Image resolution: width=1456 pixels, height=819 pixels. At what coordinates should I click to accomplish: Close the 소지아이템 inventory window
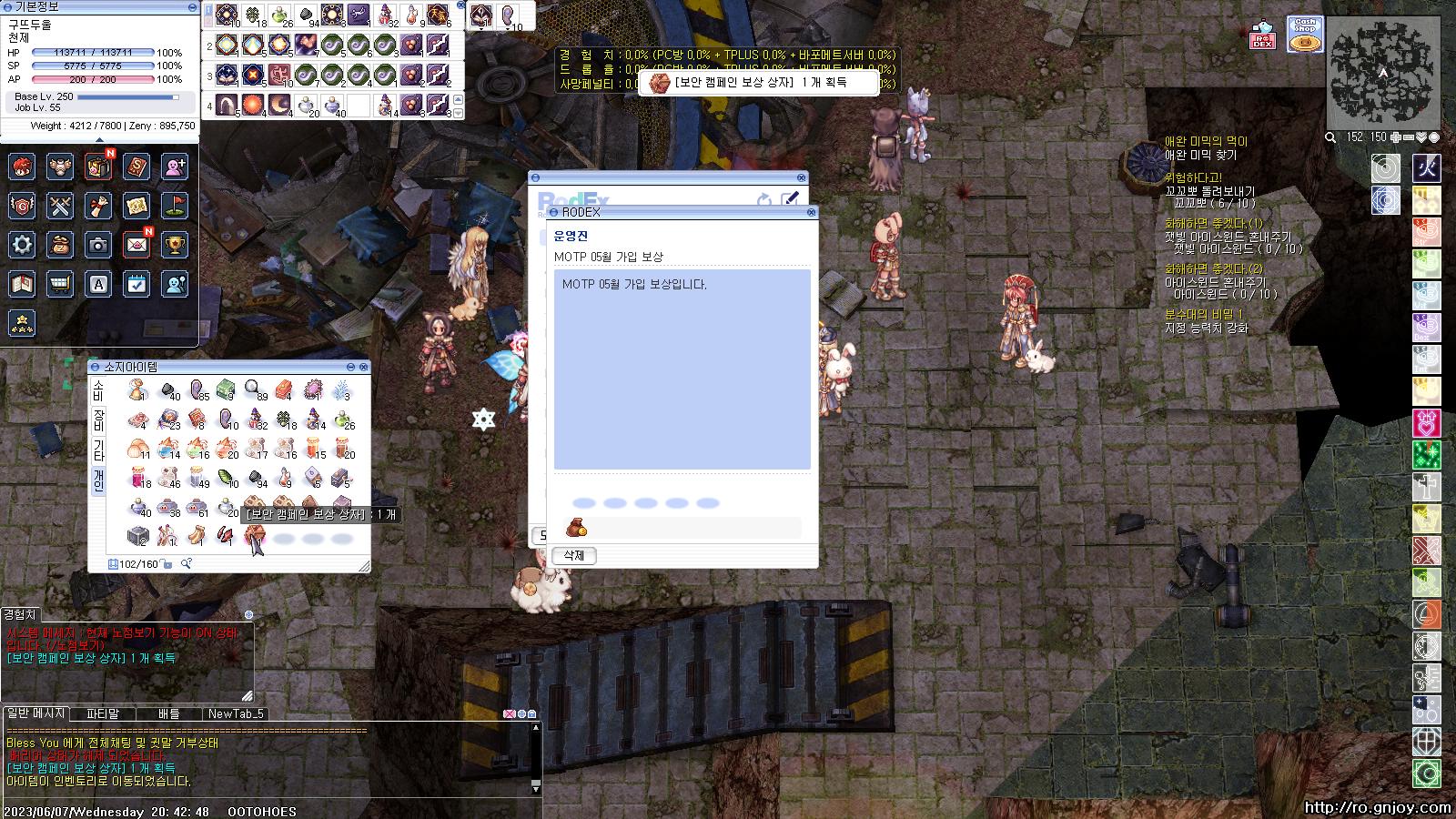(x=364, y=367)
